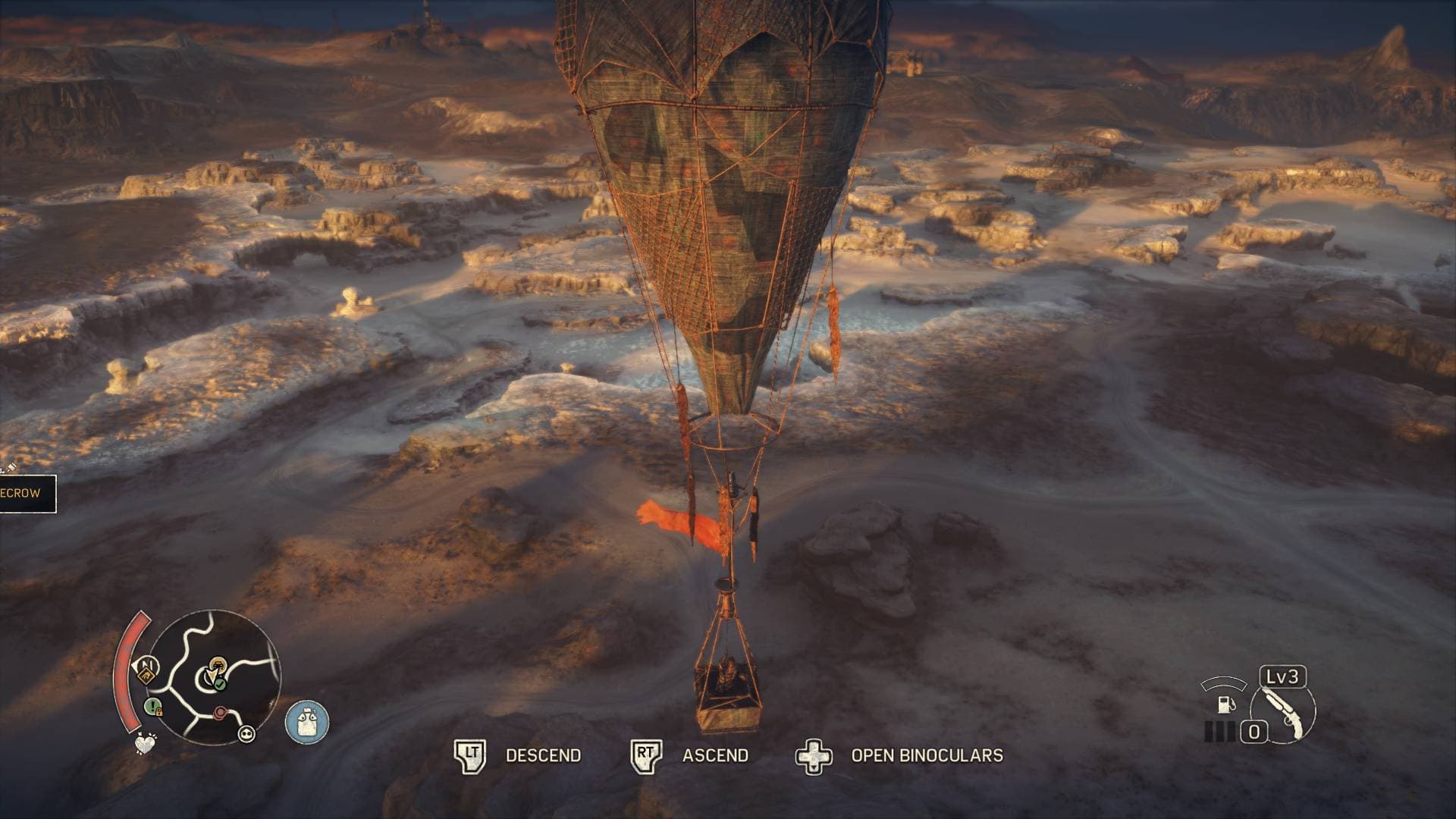Select the car marker on the minimap
The height and width of the screenshot is (819, 1456).
tap(218, 665)
